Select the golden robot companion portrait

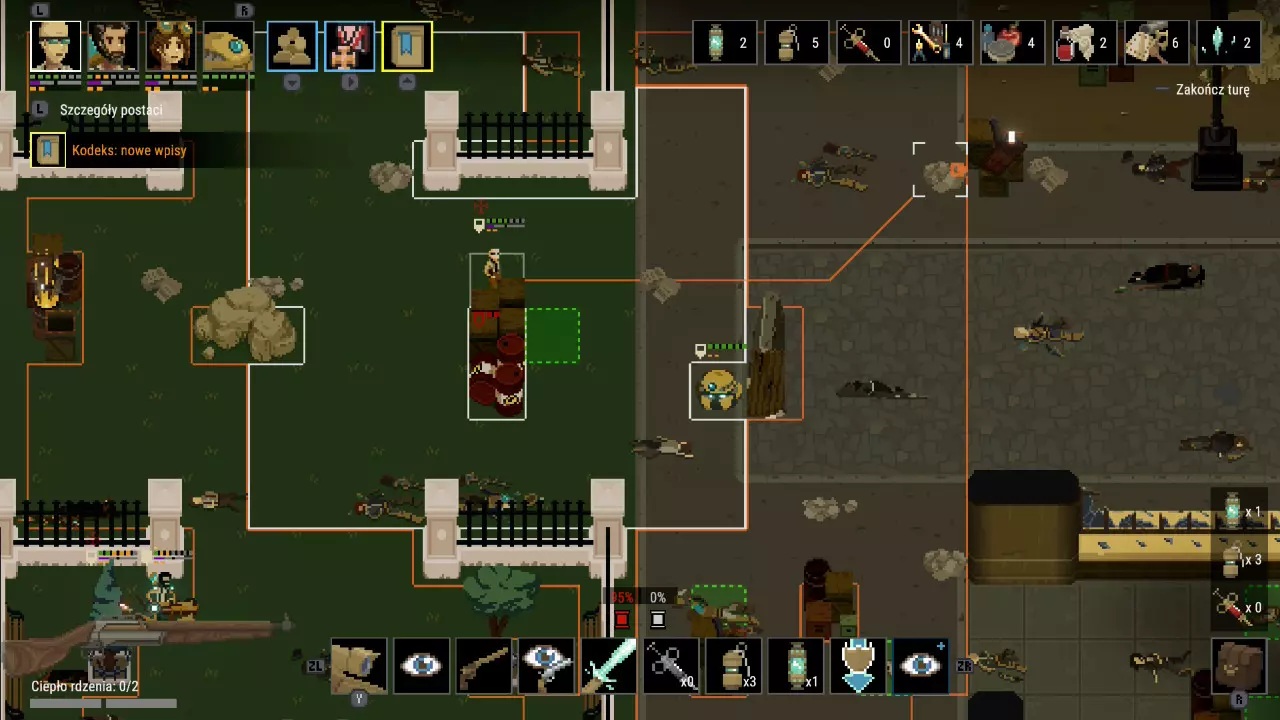pos(227,46)
